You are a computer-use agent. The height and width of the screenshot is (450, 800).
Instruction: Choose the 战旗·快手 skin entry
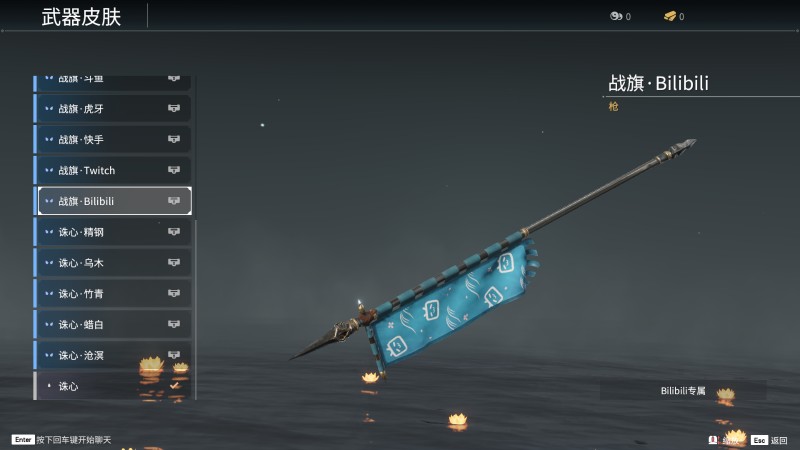click(x=112, y=139)
